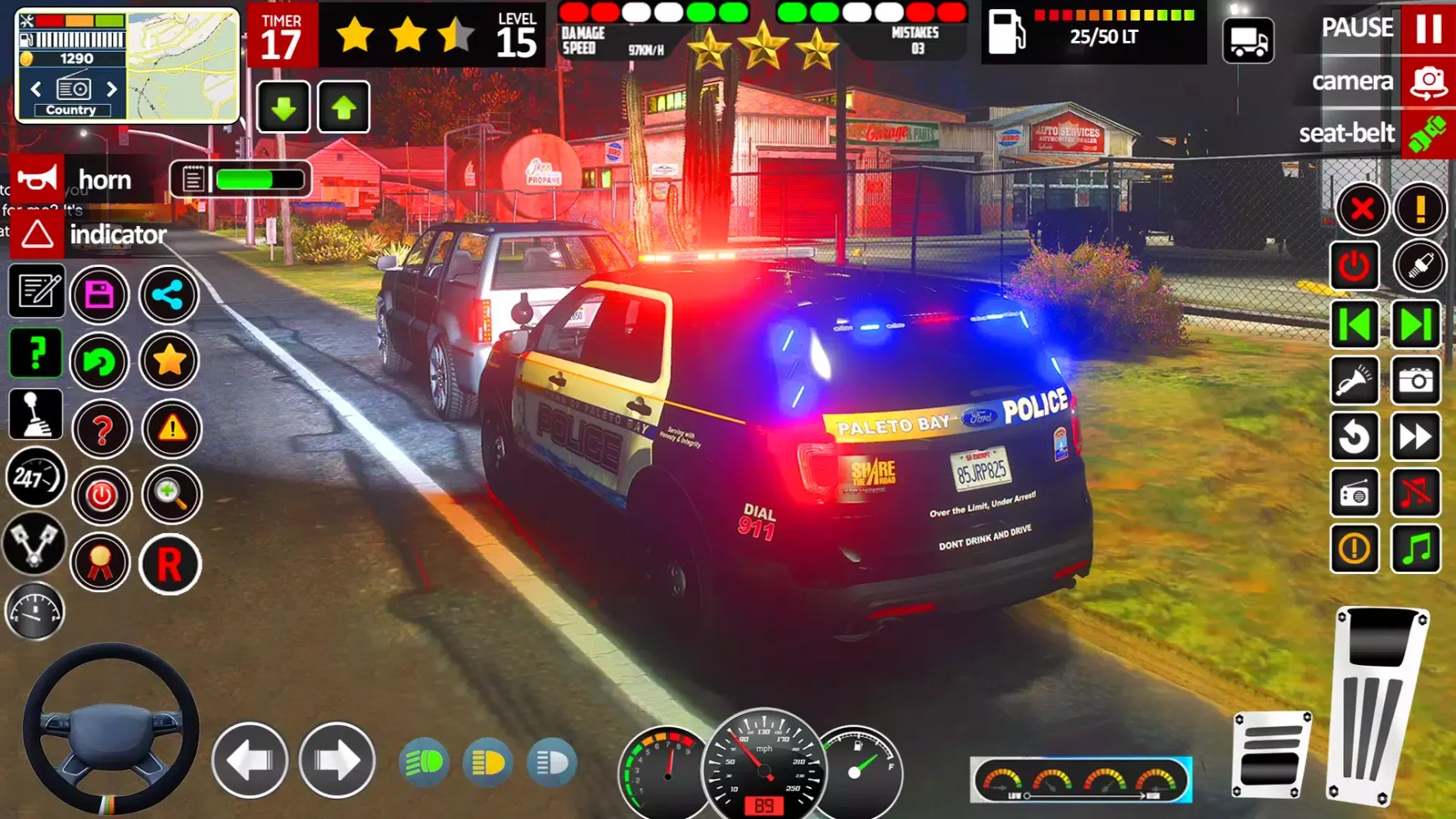Open the radio icon on the right panel
1456x819 pixels.
[1354, 492]
